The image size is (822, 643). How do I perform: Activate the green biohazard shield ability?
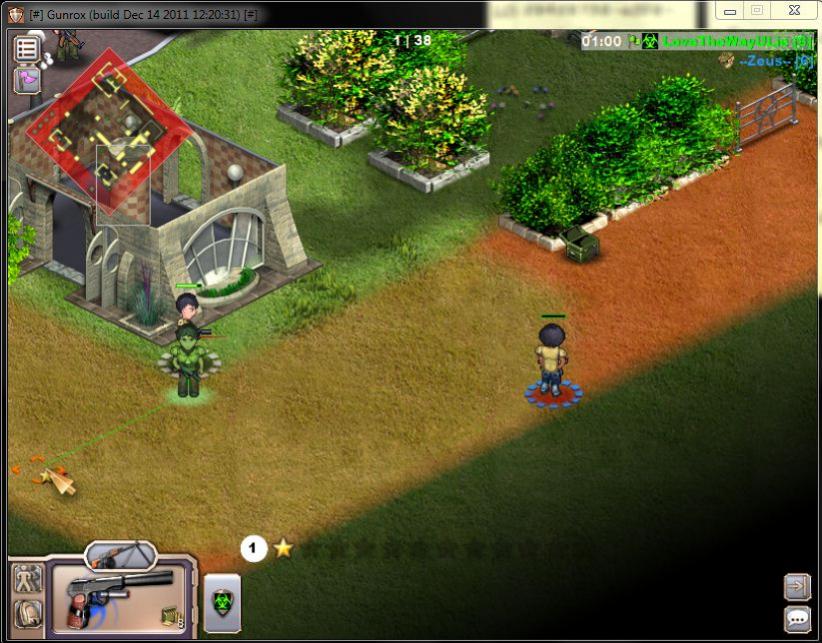coord(222,602)
